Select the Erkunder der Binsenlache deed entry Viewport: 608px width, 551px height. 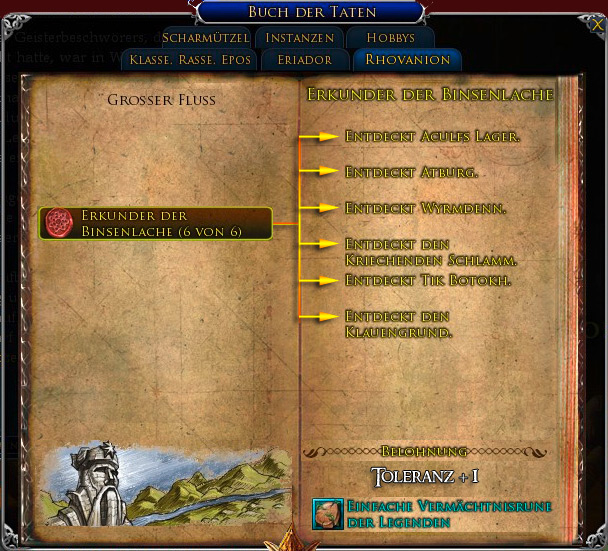pyautogui.click(x=155, y=223)
